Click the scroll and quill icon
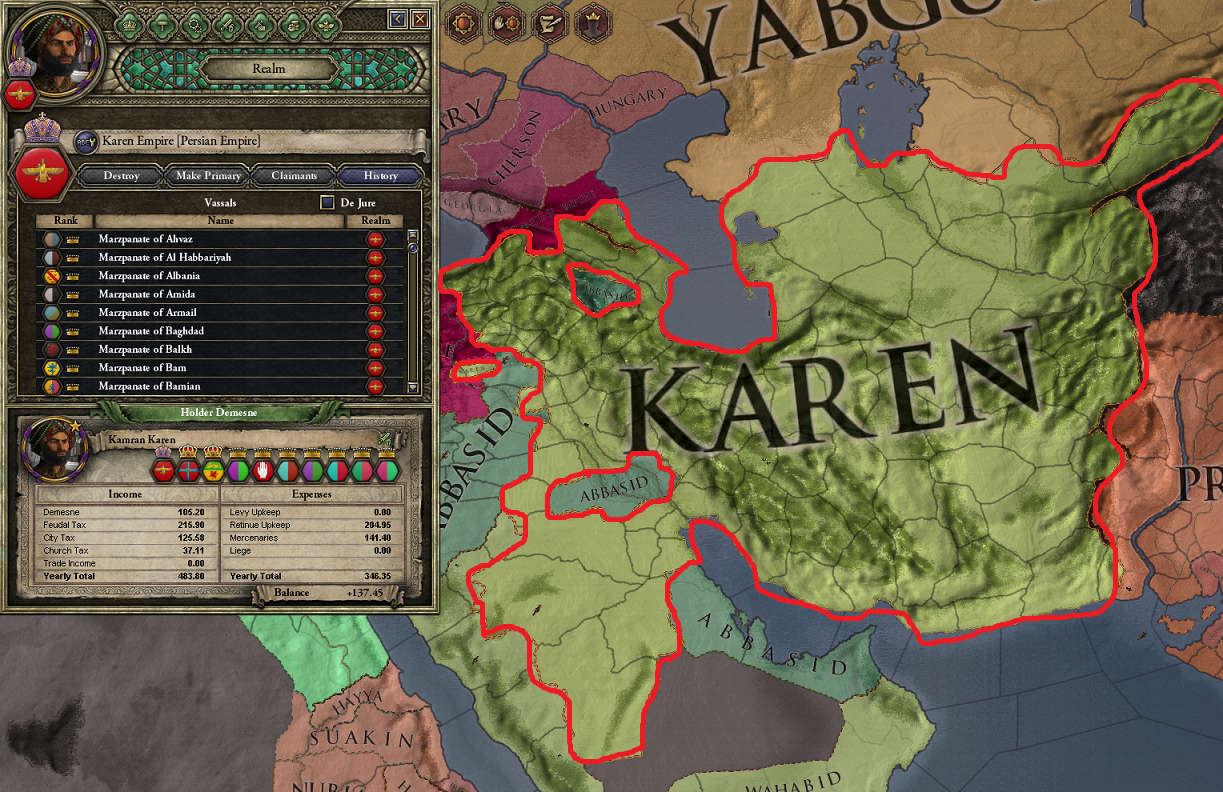The width and height of the screenshot is (1223, 792). tap(548, 21)
